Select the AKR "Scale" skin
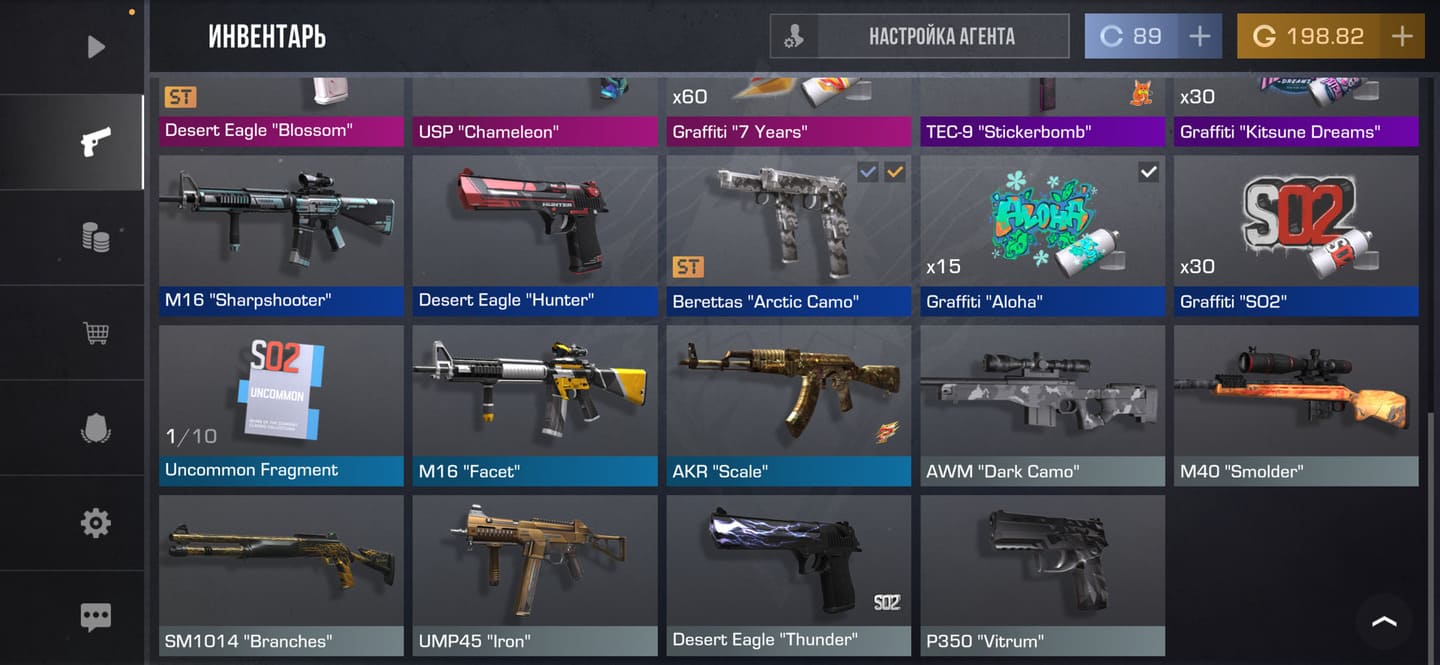Screen dimensions: 1440x665 (789, 405)
